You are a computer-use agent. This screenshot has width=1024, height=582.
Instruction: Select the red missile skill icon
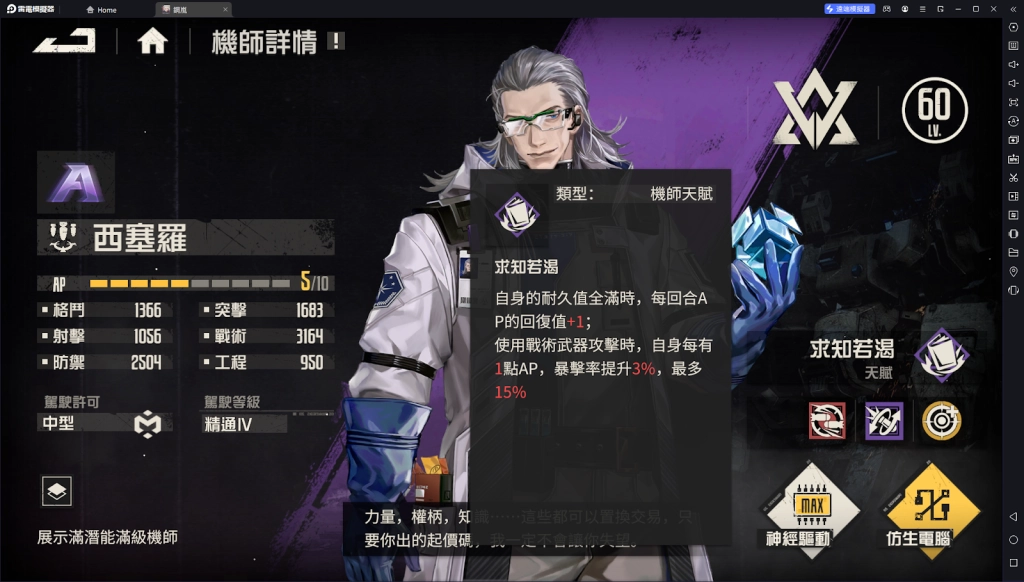[x=827, y=421]
